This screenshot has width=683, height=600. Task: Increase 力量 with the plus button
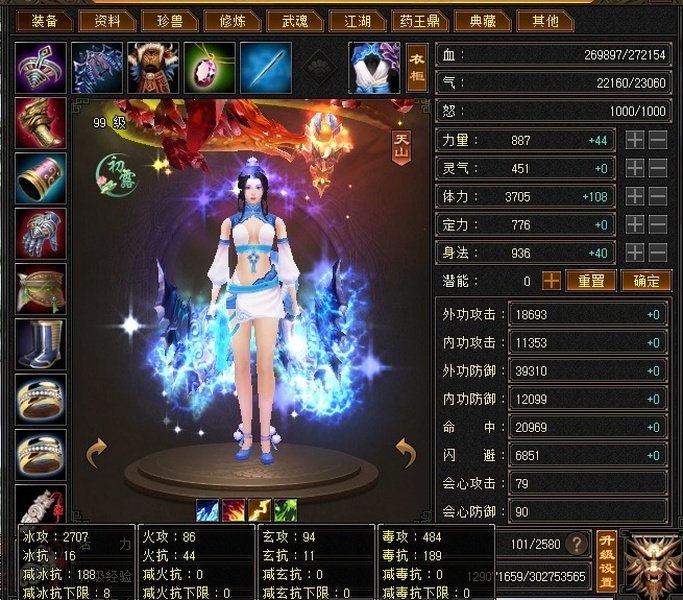[635, 141]
